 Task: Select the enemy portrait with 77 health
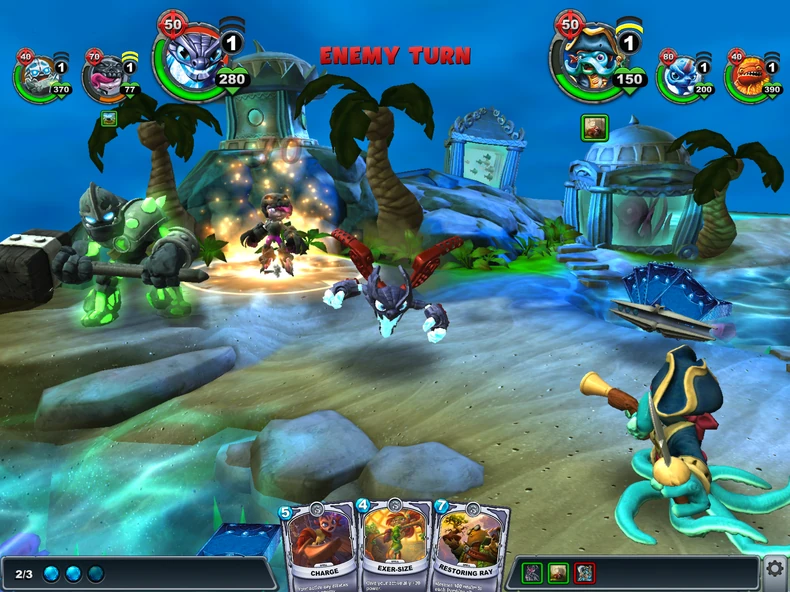pos(105,75)
